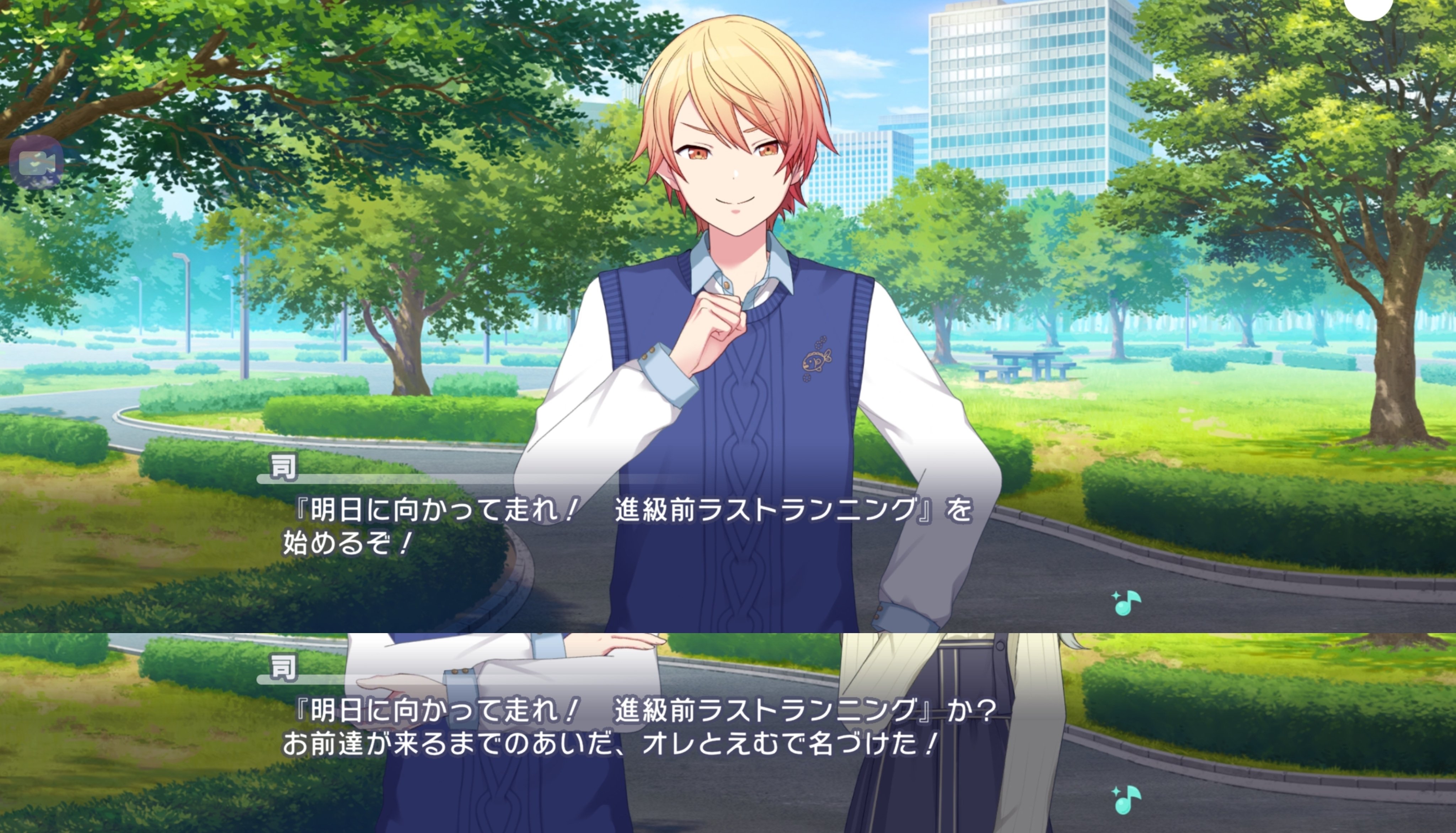Tap the translucent video camera overlay icon
Screen dimensions: 1456x833
[36, 163]
